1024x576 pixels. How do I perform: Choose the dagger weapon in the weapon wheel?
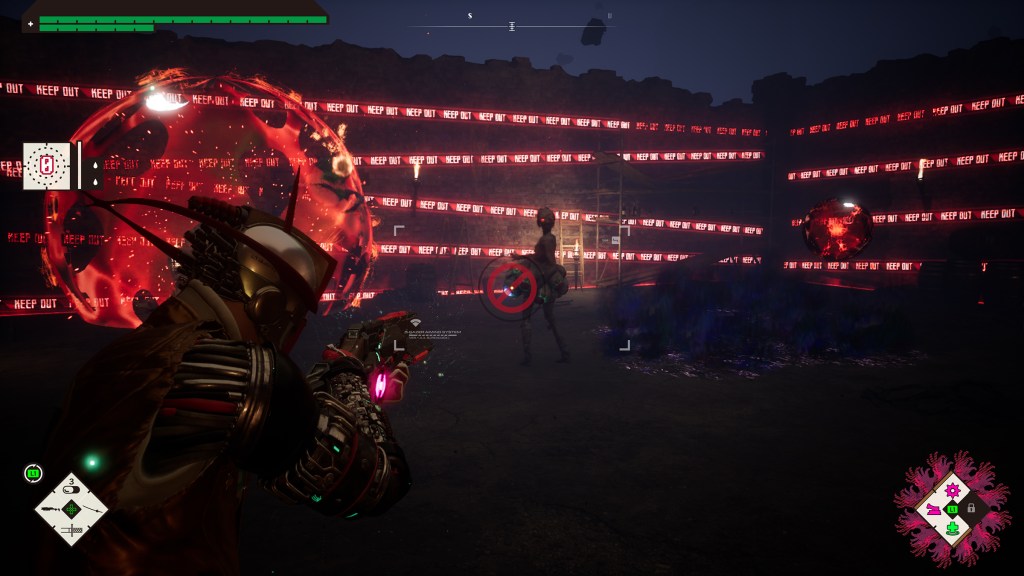[x=71, y=530]
